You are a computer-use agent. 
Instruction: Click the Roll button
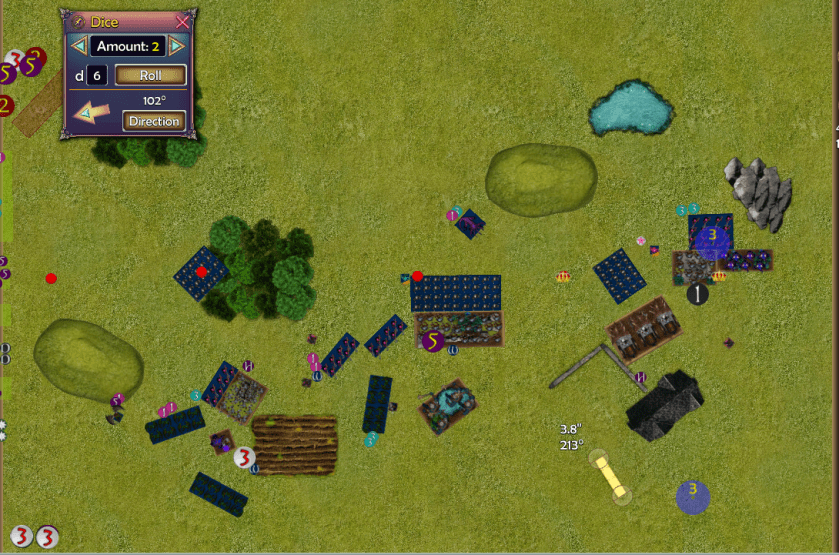coord(151,75)
